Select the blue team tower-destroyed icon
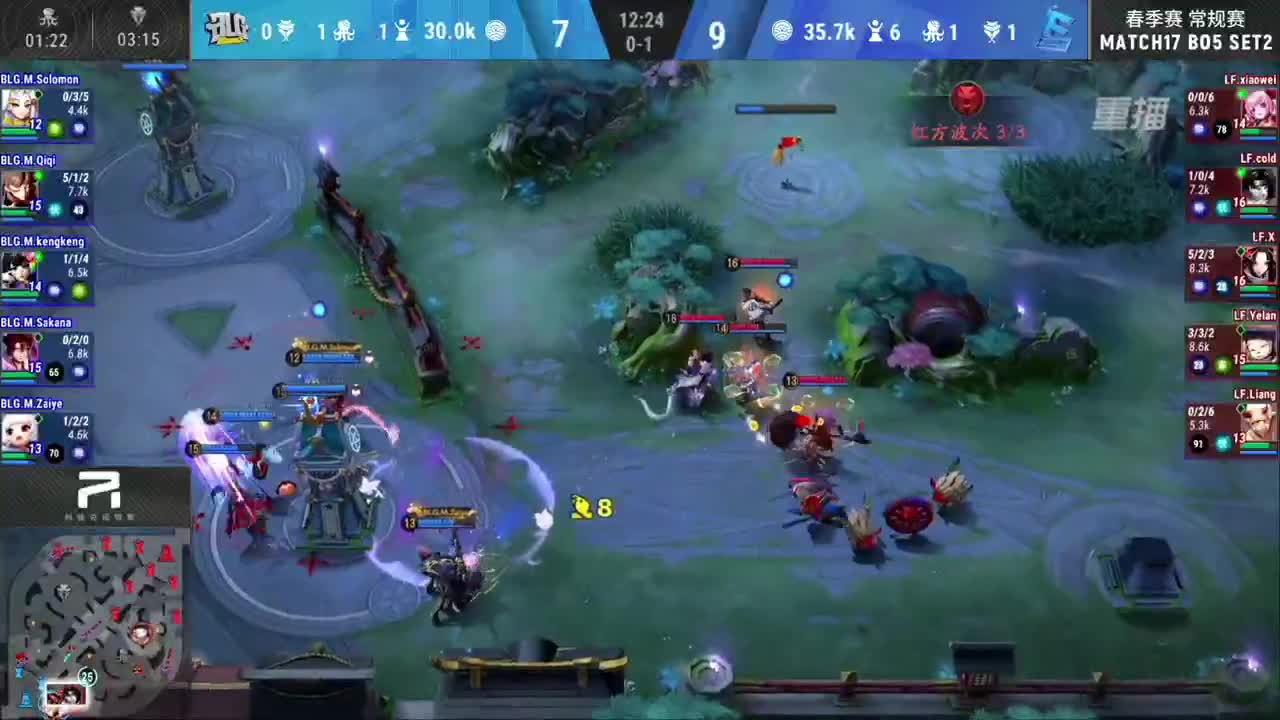Screen dimensions: 1280x720 (x=401, y=30)
